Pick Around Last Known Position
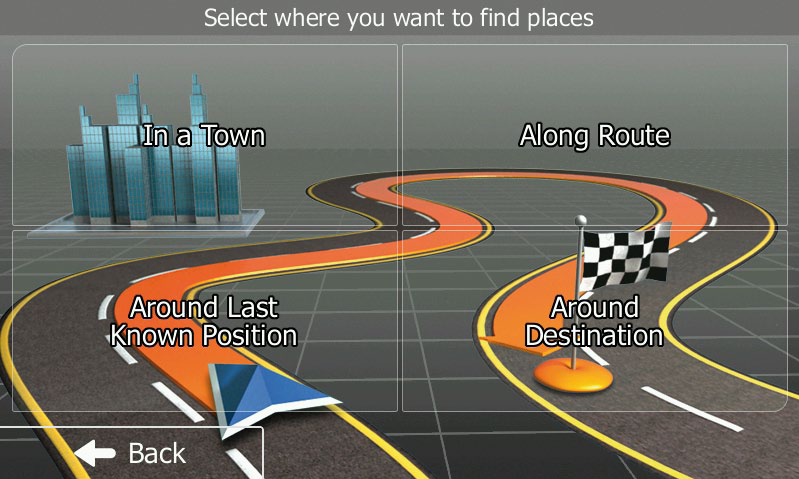 [x=204, y=320]
